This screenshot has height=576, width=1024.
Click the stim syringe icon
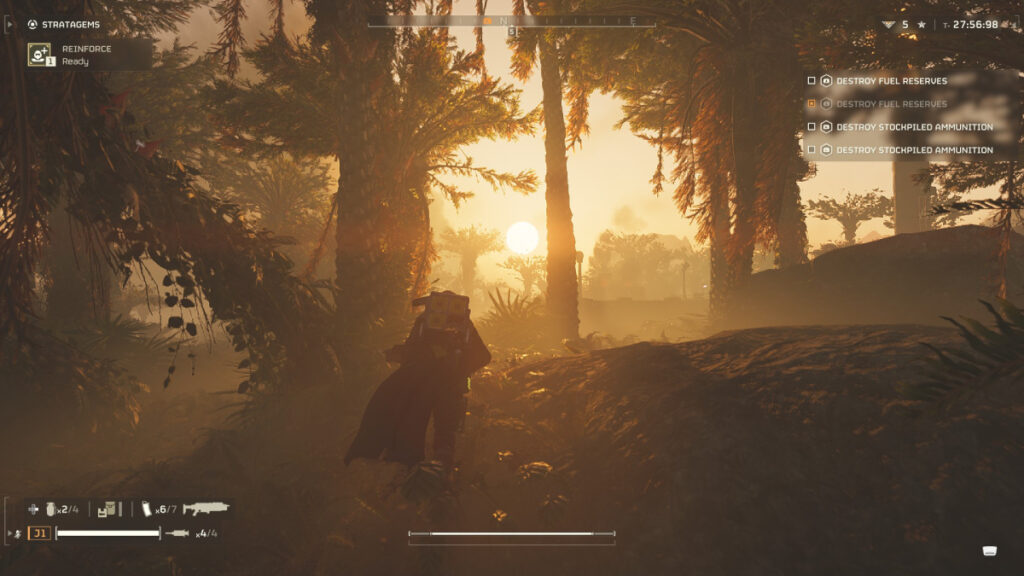tap(178, 533)
